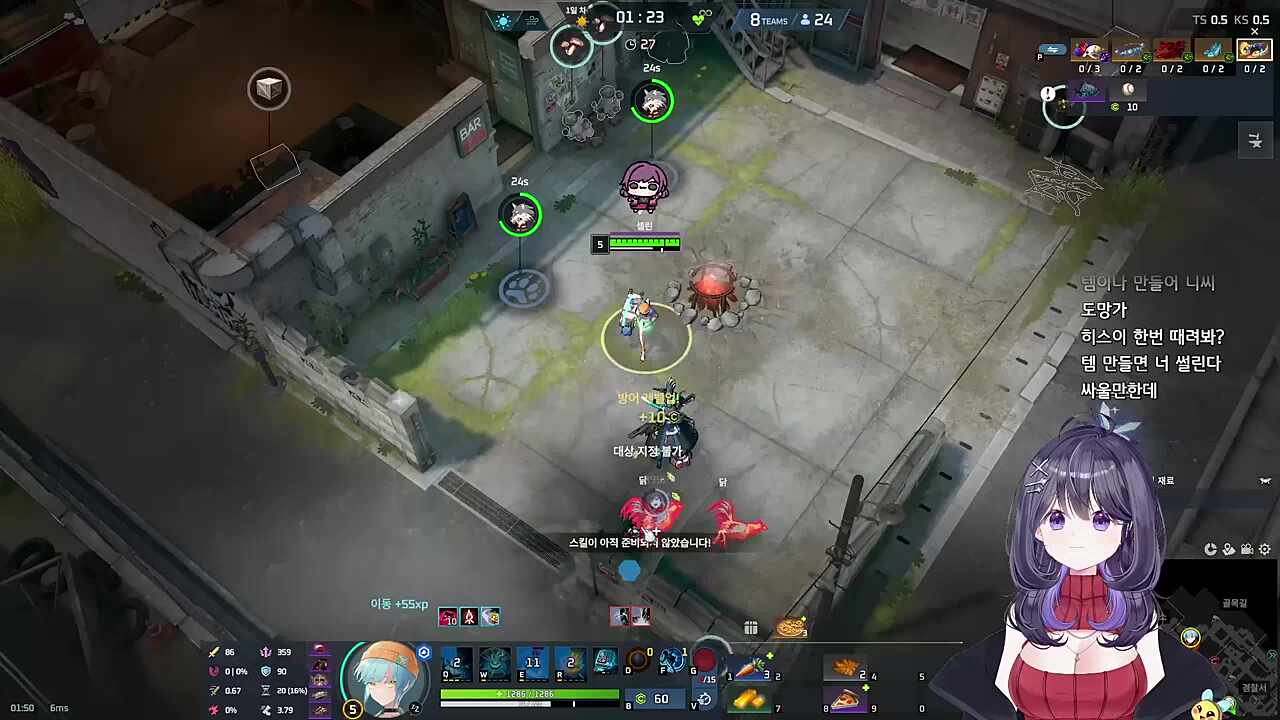Use the F slot blue skill icon
The image size is (1280, 720).
tap(672, 660)
